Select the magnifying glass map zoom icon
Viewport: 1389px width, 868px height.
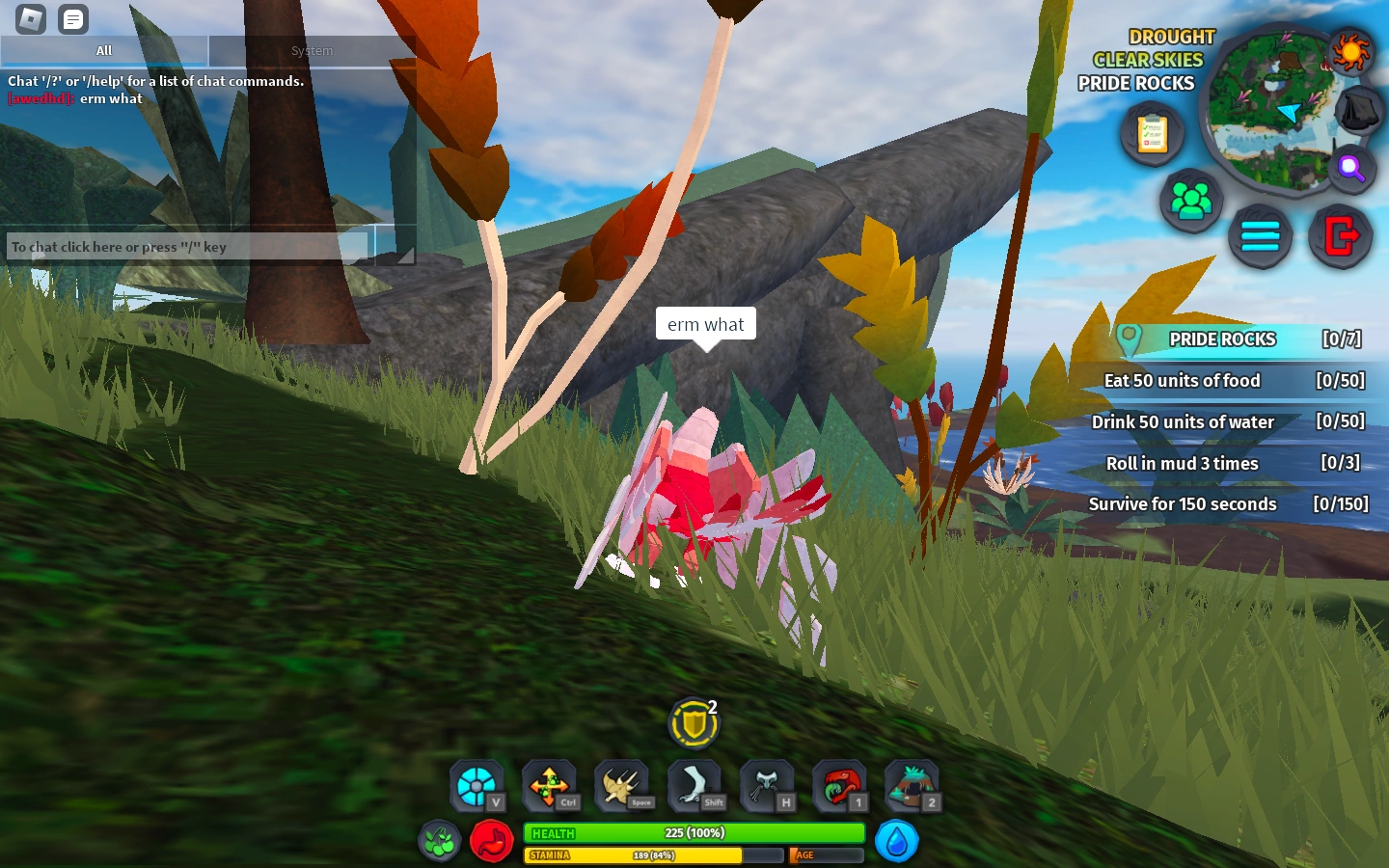click(1351, 169)
